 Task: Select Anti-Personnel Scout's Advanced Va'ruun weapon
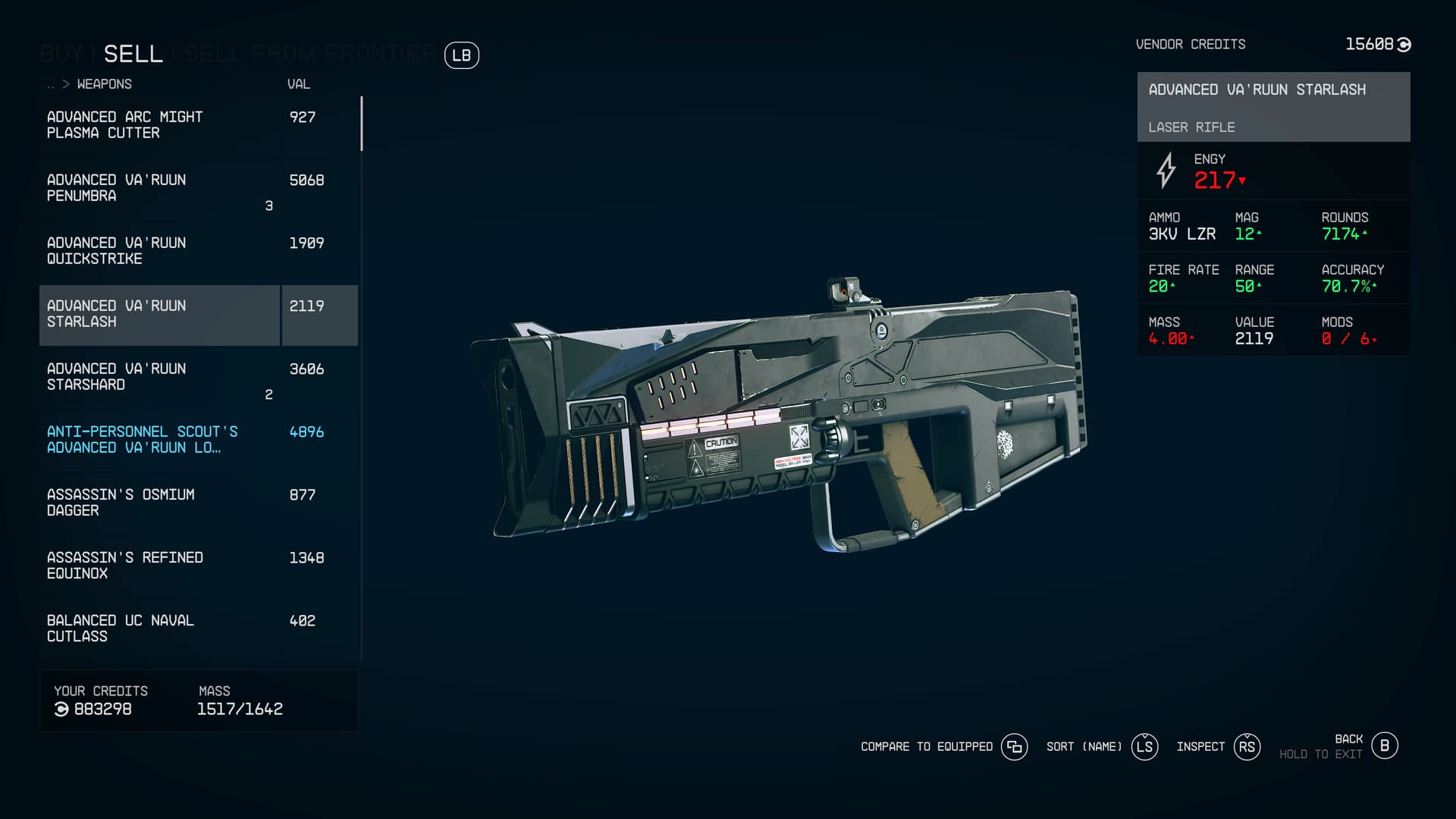tap(159, 440)
